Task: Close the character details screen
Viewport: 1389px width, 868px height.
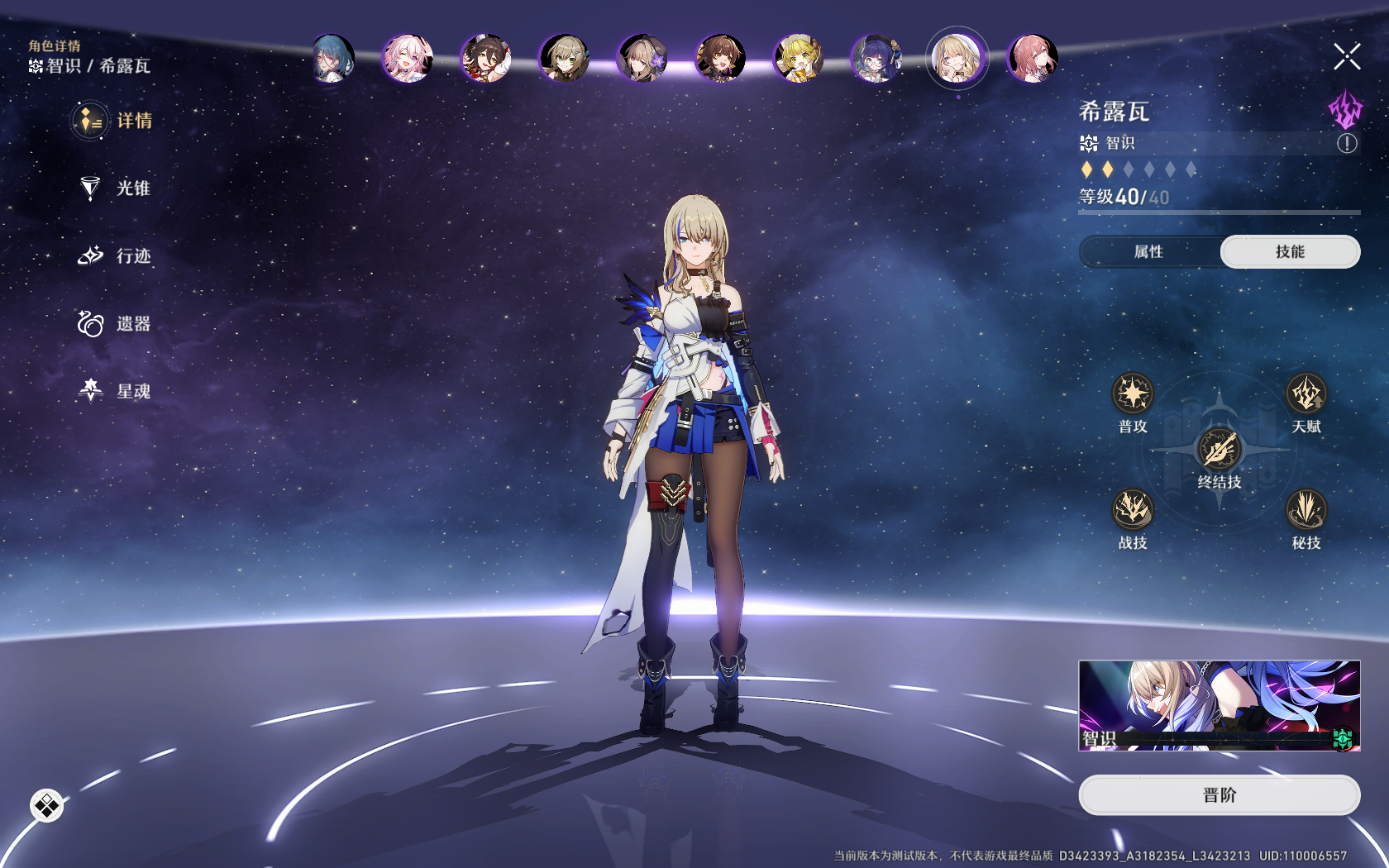Action: coord(1347,57)
